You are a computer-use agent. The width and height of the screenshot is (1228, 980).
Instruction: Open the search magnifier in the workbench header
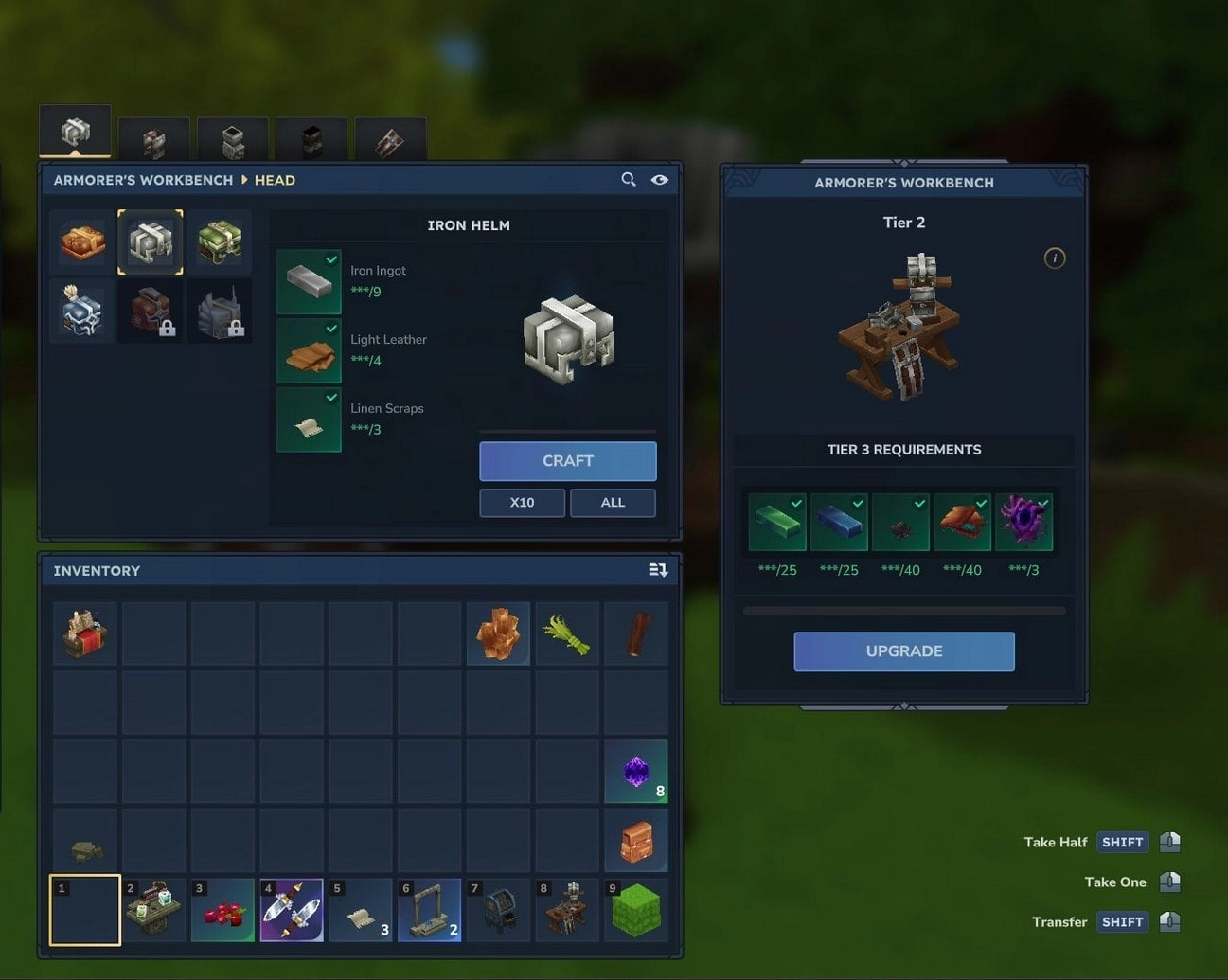coord(628,179)
